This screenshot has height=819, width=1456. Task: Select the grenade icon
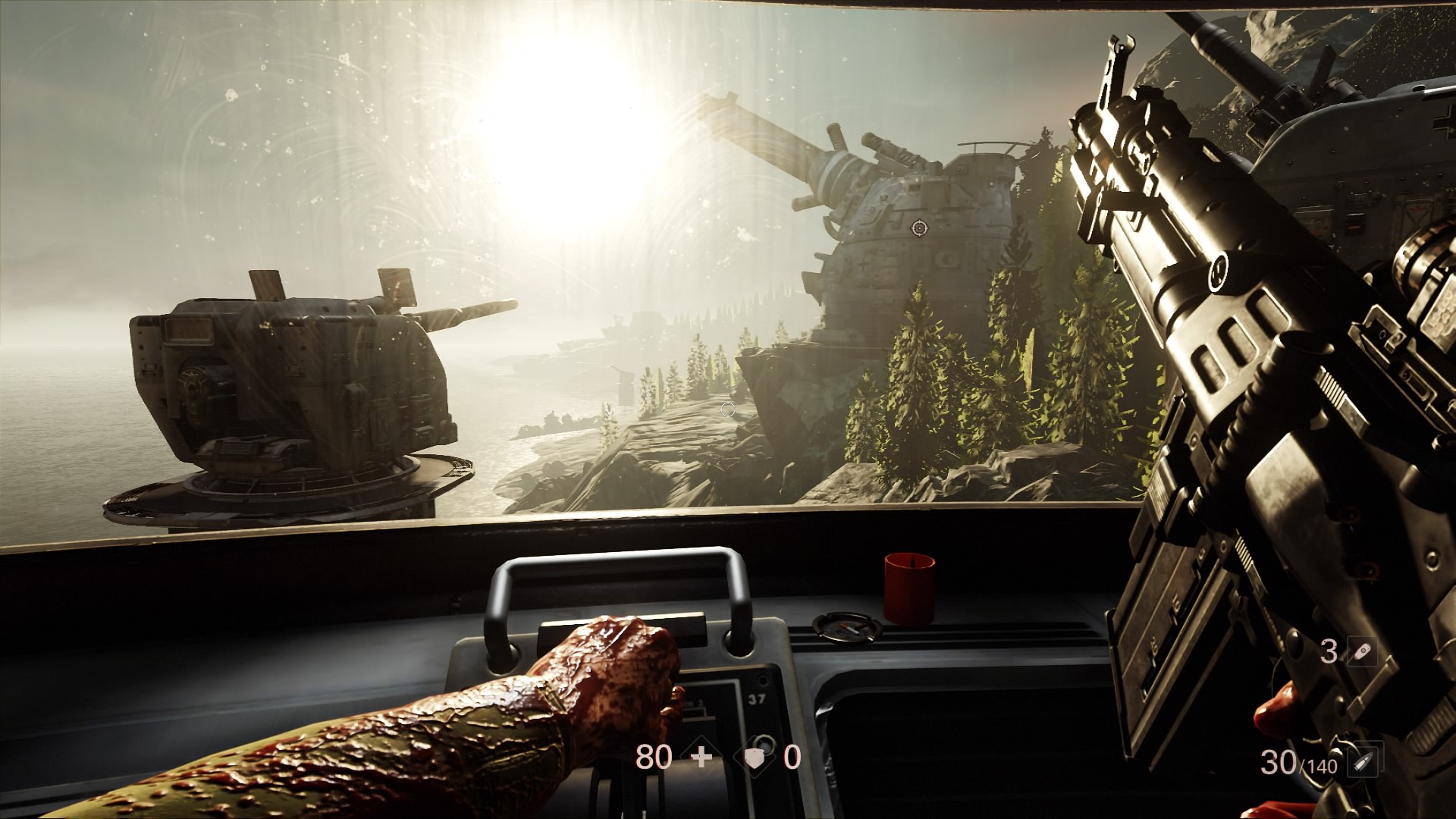coord(1362,652)
